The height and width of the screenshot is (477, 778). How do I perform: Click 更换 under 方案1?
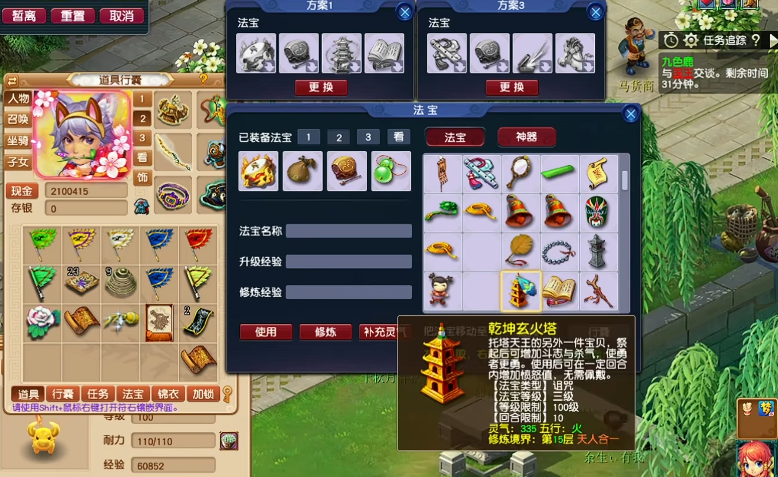coord(321,87)
